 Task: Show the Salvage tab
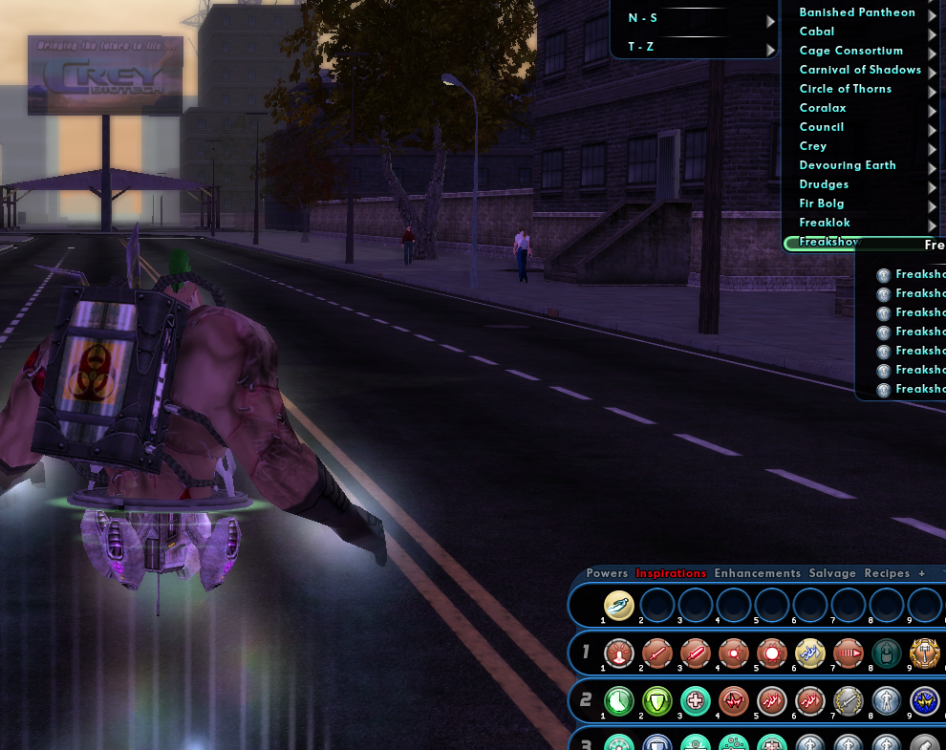pos(832,573)
